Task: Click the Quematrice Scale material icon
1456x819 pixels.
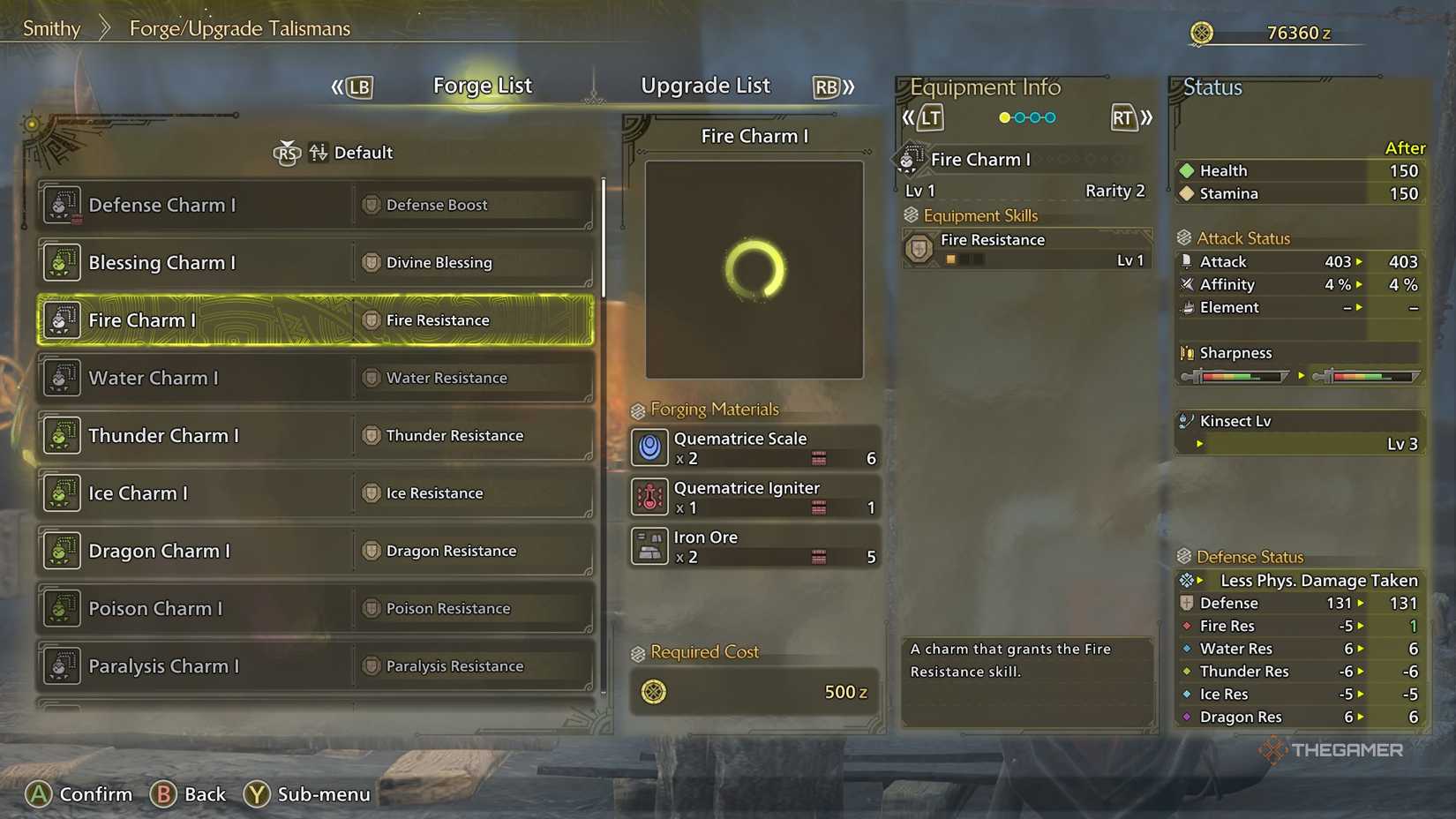Action: pyautogui.click(x=649, y=447)
